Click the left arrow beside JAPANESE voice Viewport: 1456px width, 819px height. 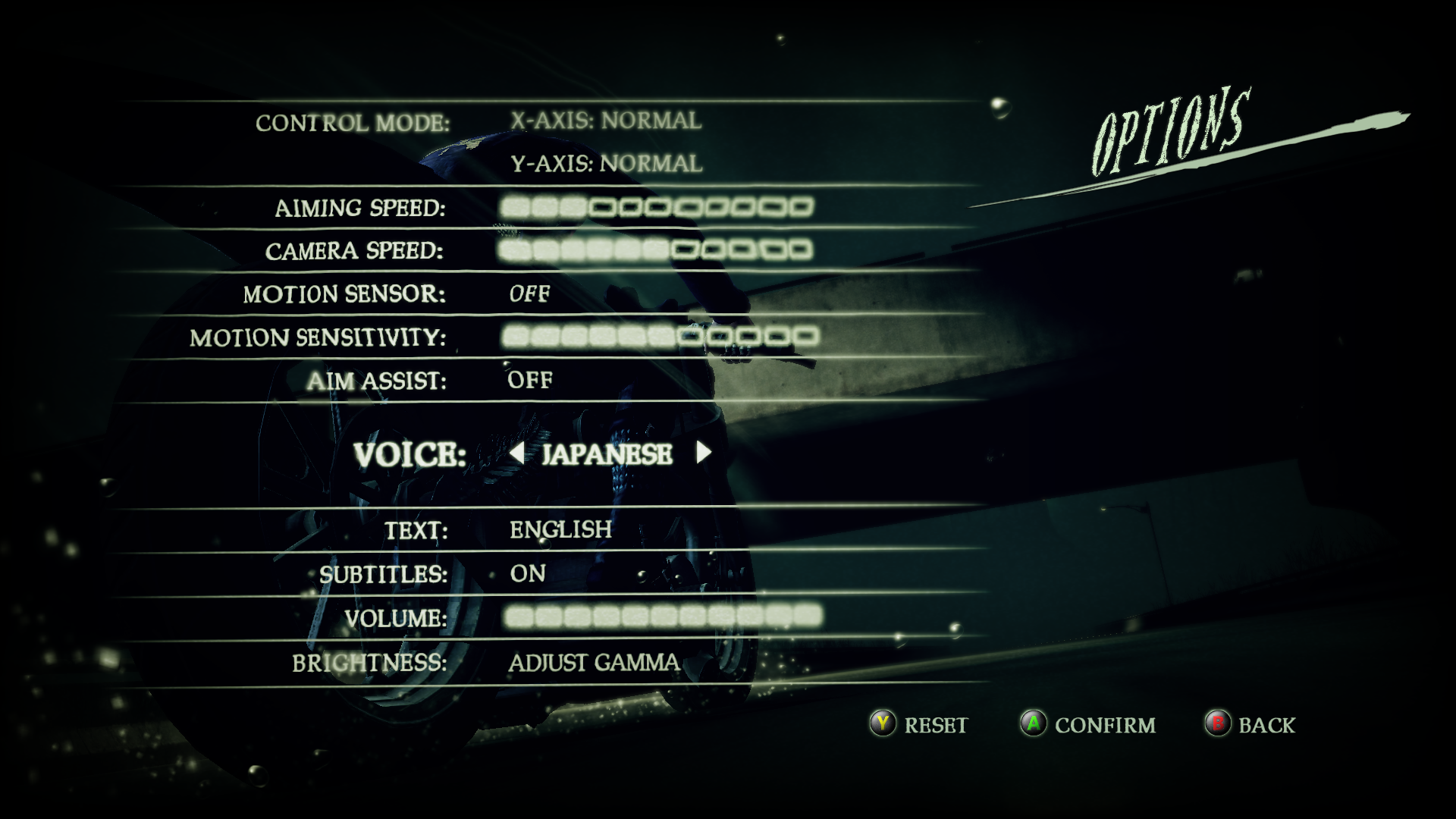point(516,452)
